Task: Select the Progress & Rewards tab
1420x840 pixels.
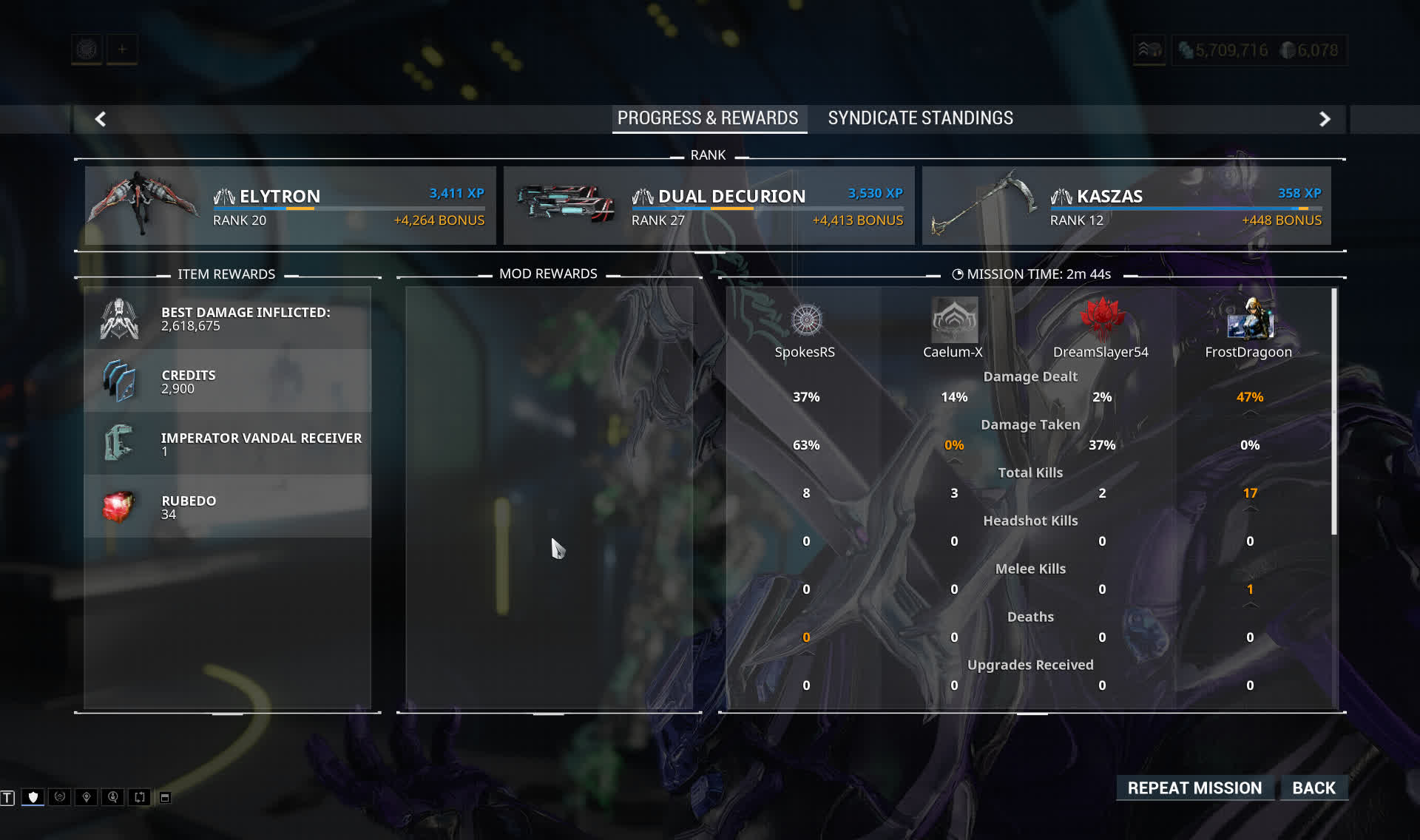Action: 708,118
